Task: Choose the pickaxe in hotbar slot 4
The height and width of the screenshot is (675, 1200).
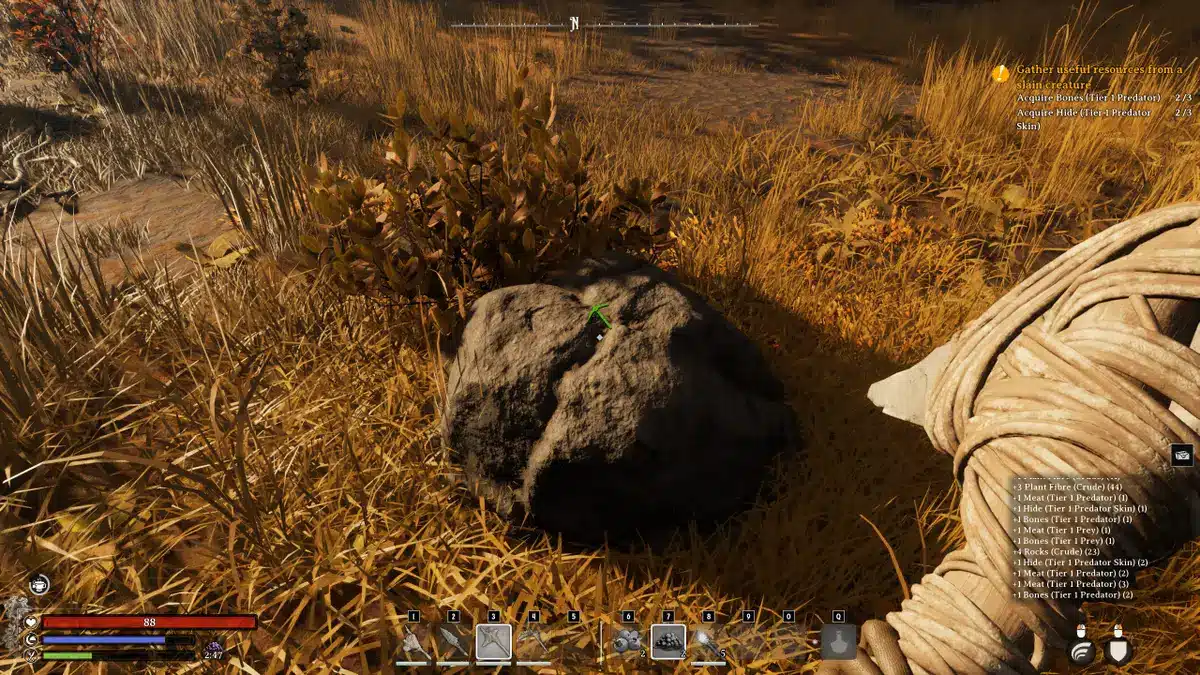Action: pos(533,642)
